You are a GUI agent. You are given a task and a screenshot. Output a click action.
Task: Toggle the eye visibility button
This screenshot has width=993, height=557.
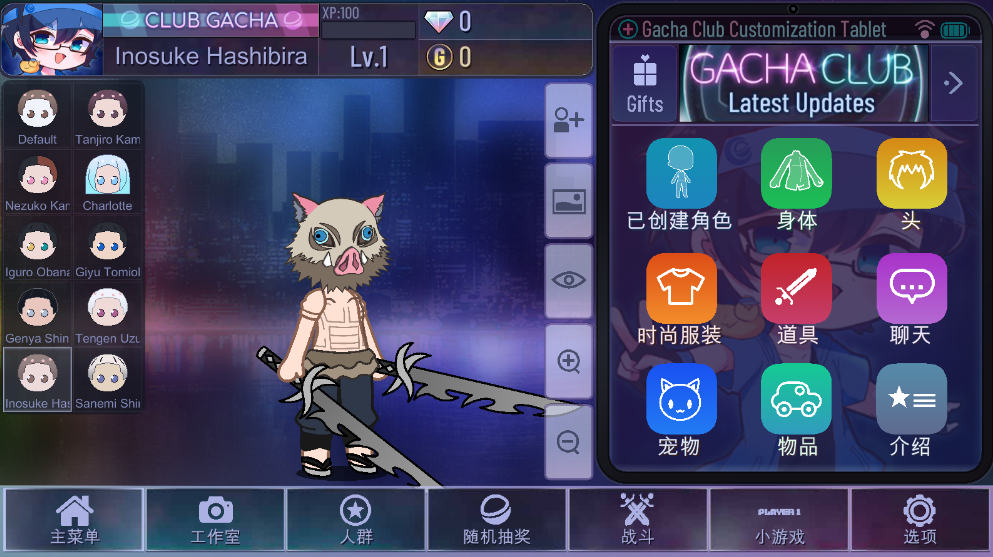pos(569,280)
